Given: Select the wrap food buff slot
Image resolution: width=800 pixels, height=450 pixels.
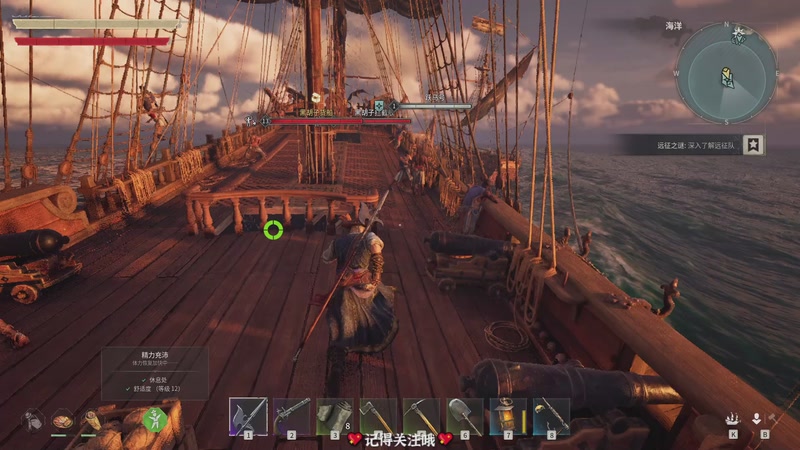Looking at the screenshot, I should 92,420.
